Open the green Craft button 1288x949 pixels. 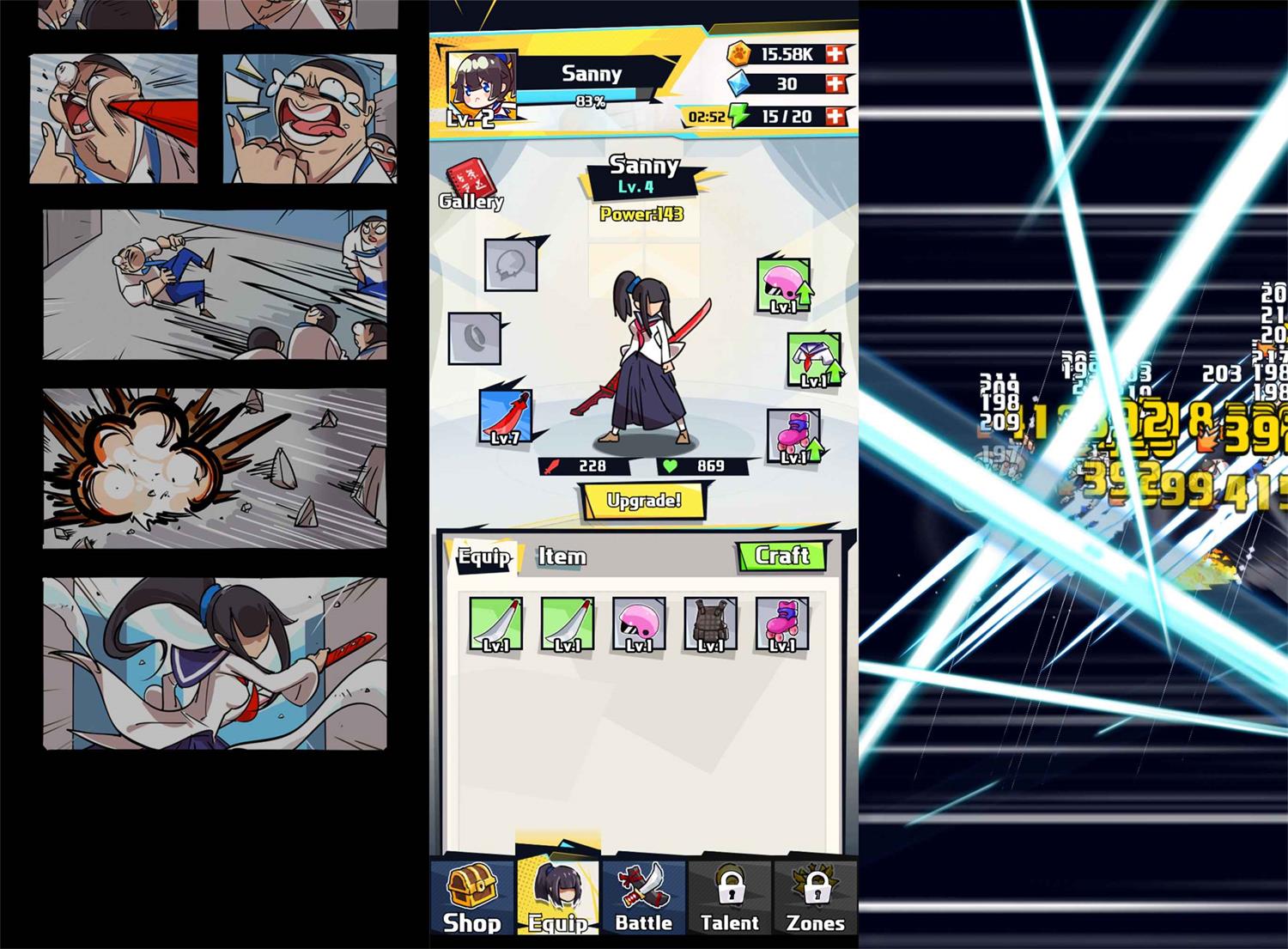click(781, 556)
